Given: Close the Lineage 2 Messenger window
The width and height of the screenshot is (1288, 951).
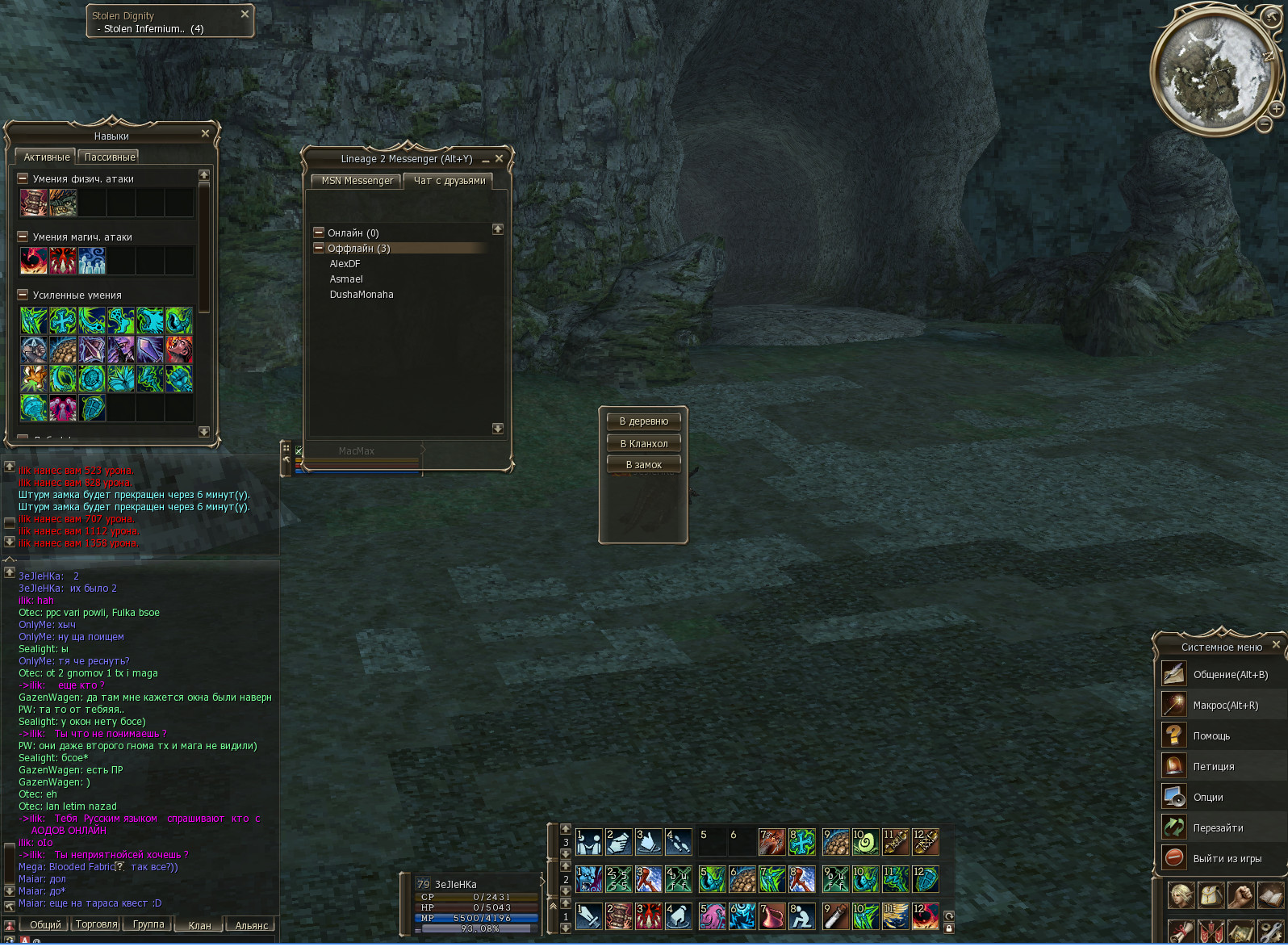Looking at the screenshot, I should pos(499,158).
